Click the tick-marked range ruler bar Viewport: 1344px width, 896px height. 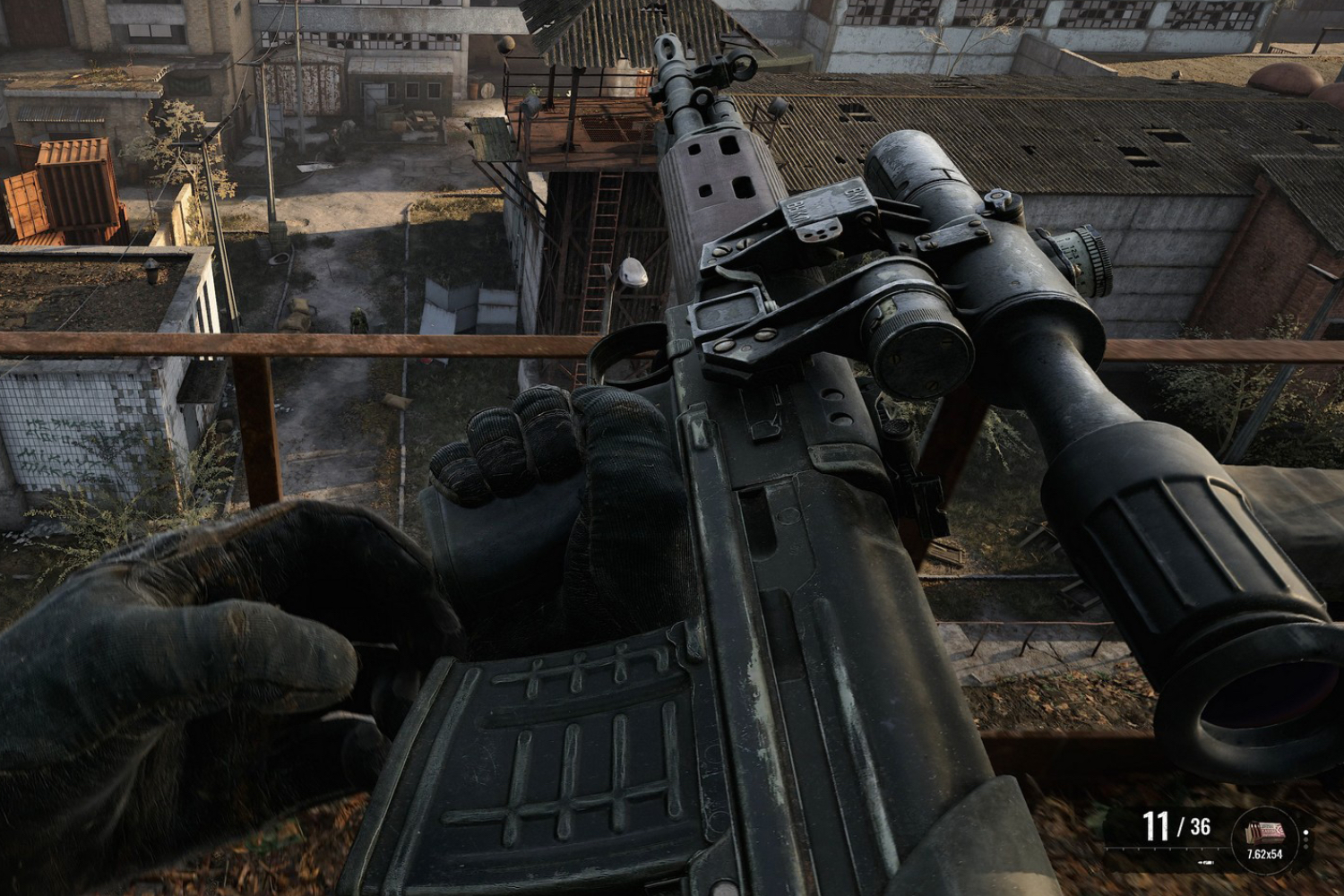pos(1165,849)
